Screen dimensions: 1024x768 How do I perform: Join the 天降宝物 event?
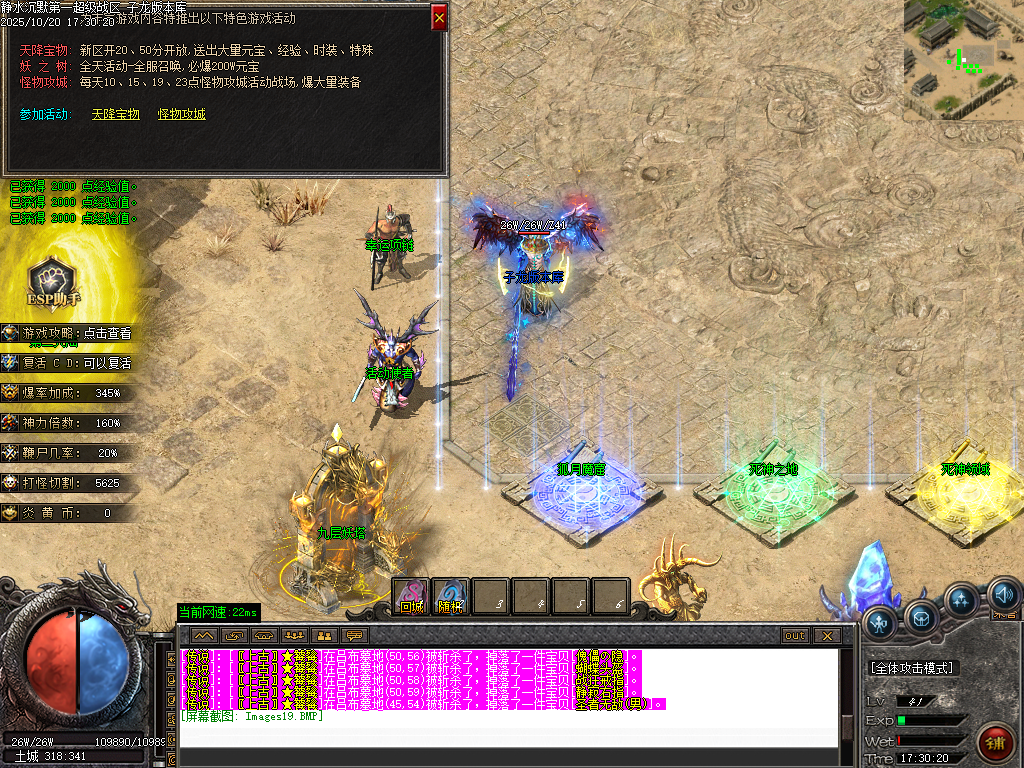point(115,114)
